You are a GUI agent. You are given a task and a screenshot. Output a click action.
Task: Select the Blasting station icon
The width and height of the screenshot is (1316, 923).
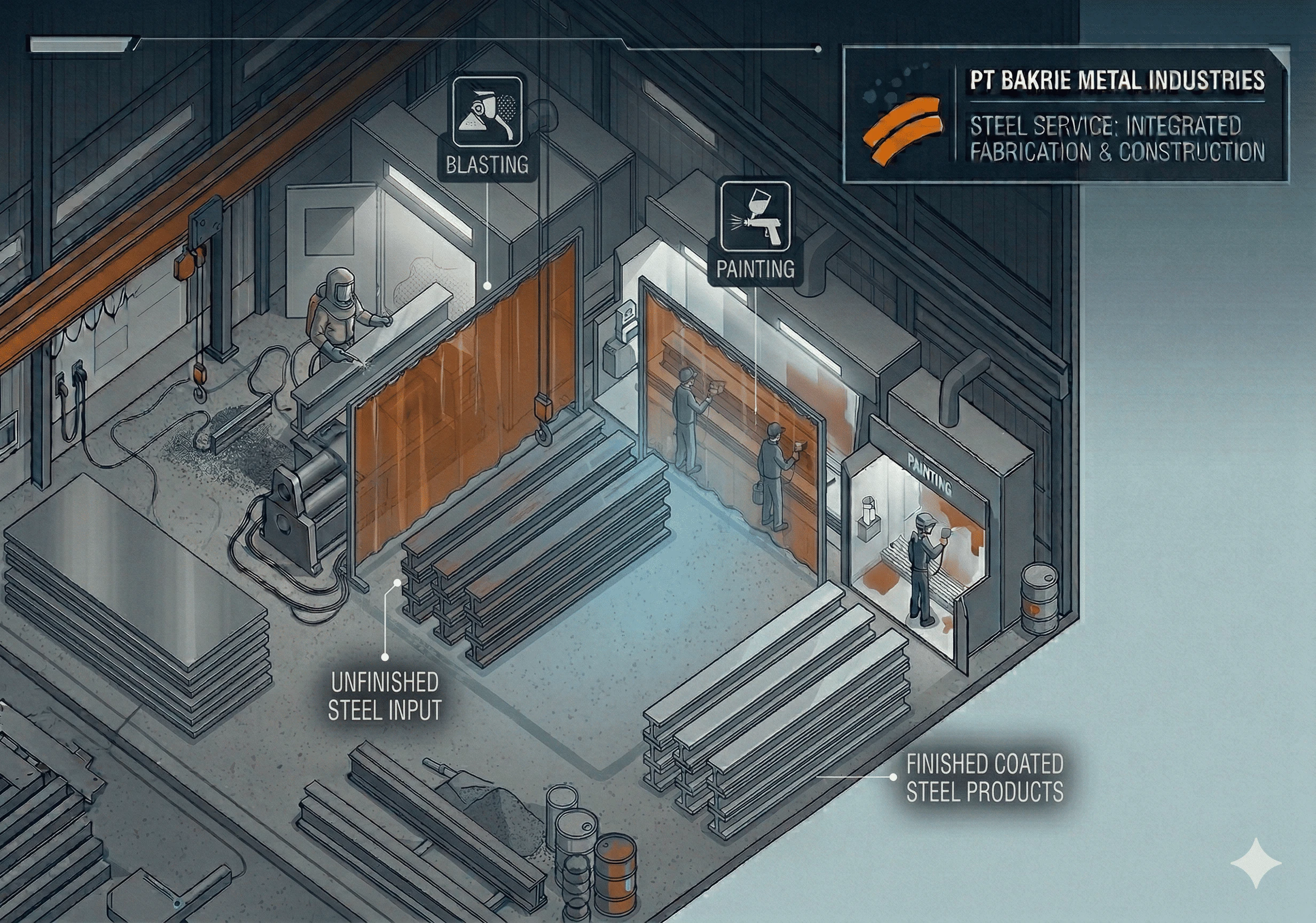(x=487, y=111)
